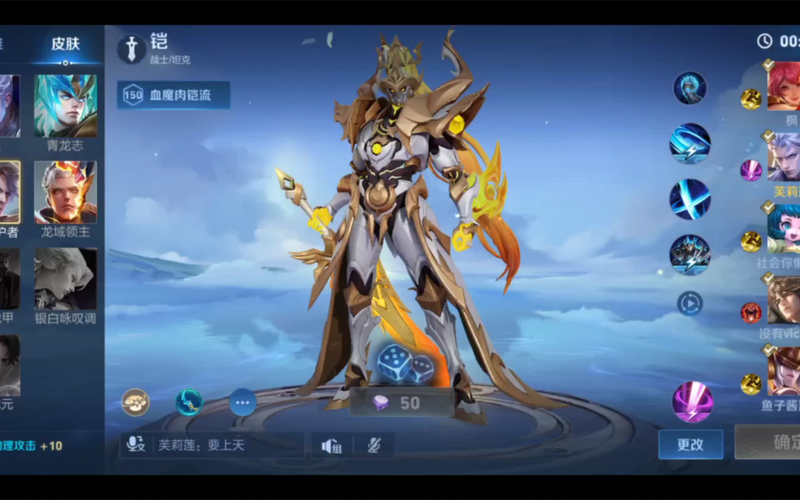Choose the 龙域领主 skin
This screenshot has height=500, width=800.
[66, 192]
